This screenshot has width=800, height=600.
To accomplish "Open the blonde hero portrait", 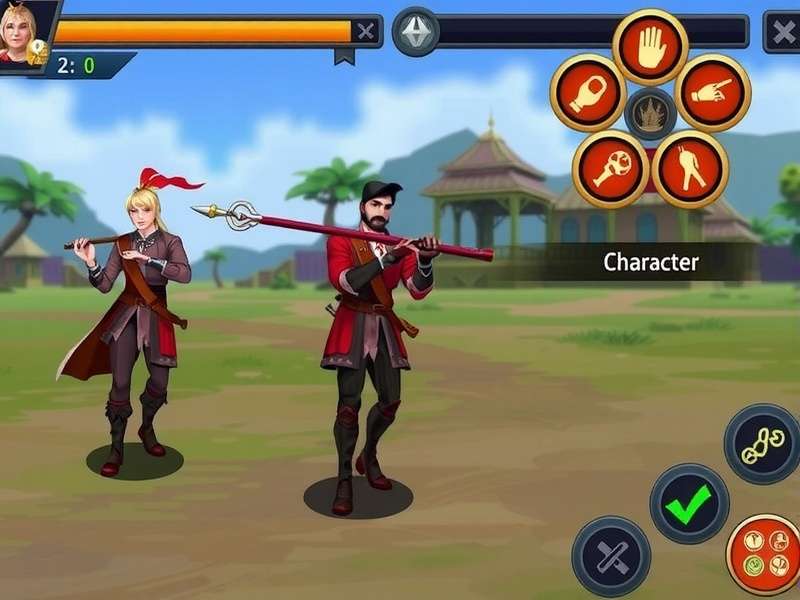I will tap(22, 30).
